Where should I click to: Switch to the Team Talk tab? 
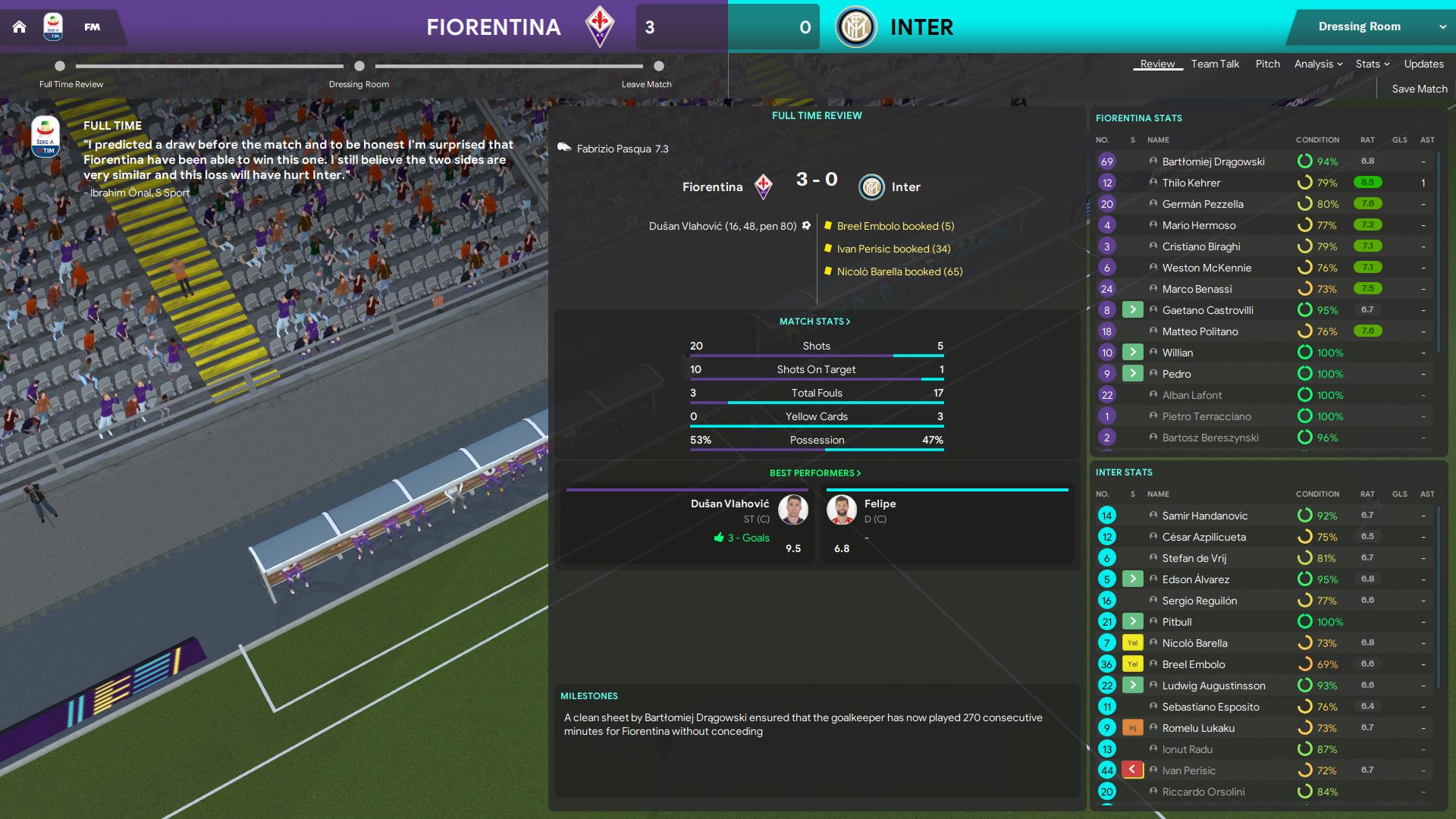click(x=1215, y=64)
